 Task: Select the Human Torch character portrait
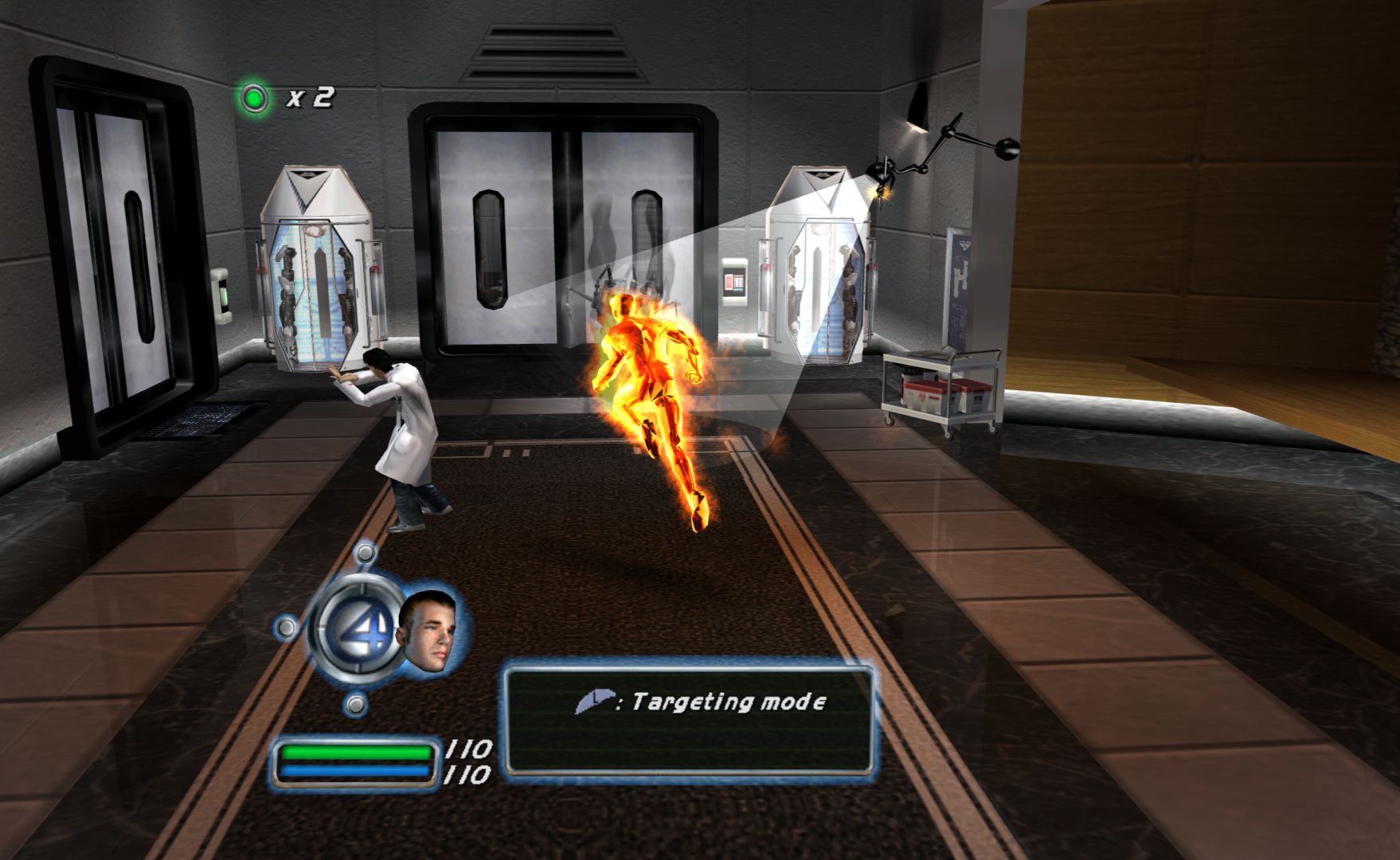tap(428, 630)
